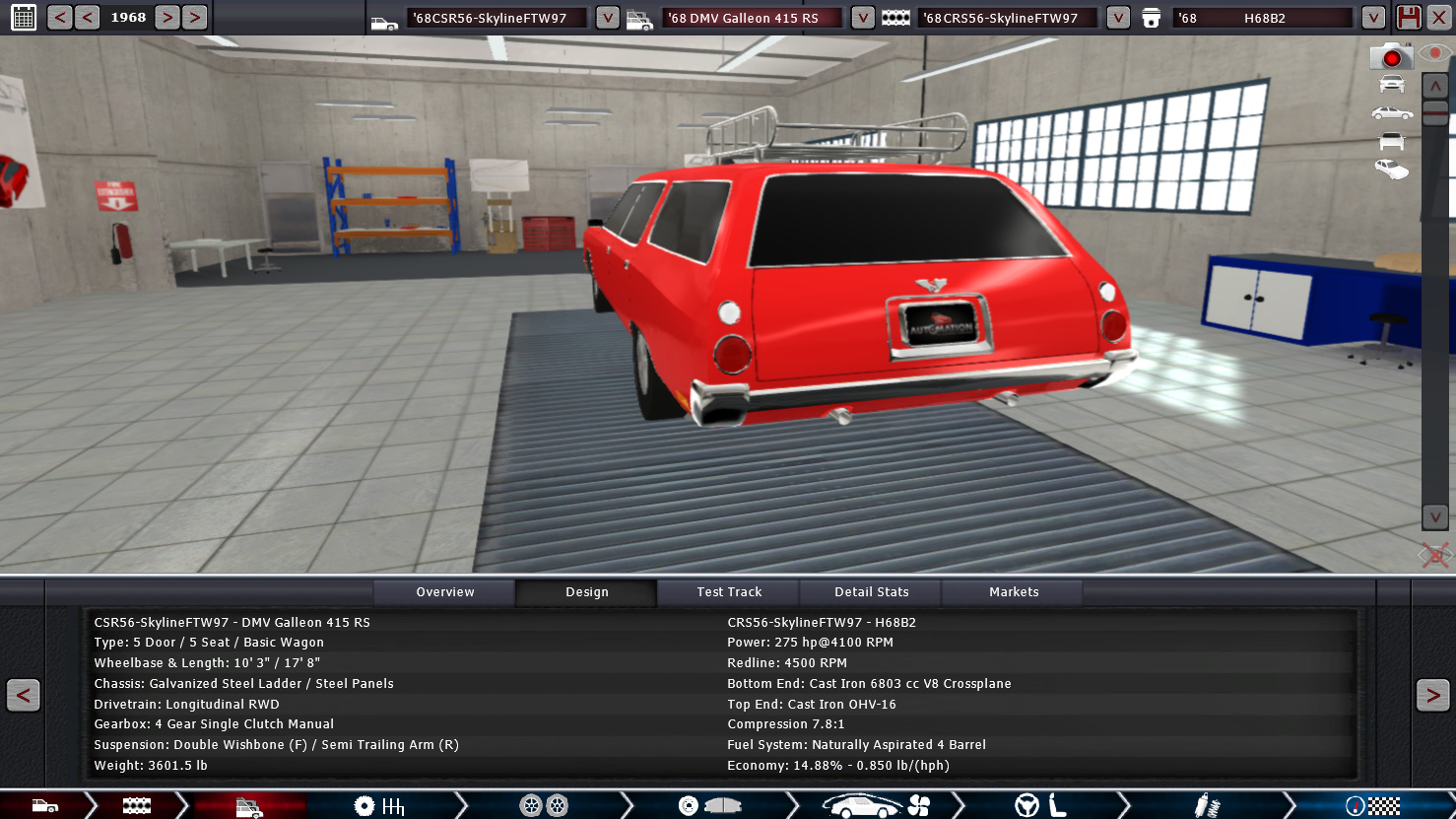Open the '68CRS56-SkylineFTW97 engine family dropdown
Viewport: 1456px width, 819px height.
click(1117, 18)
